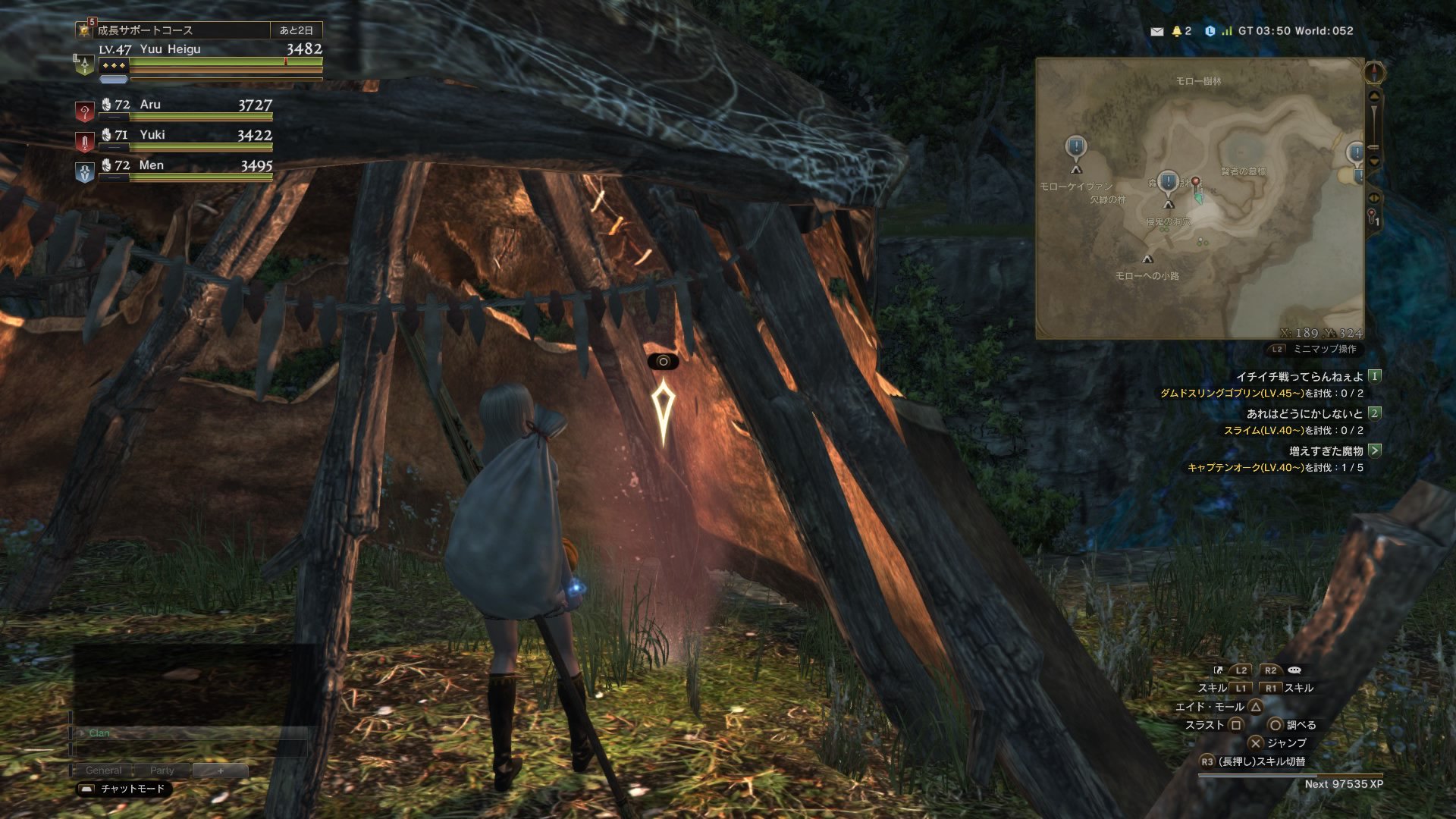Select quest イチイチ戦ってらんねえよ in tracker

[1299, 376]
